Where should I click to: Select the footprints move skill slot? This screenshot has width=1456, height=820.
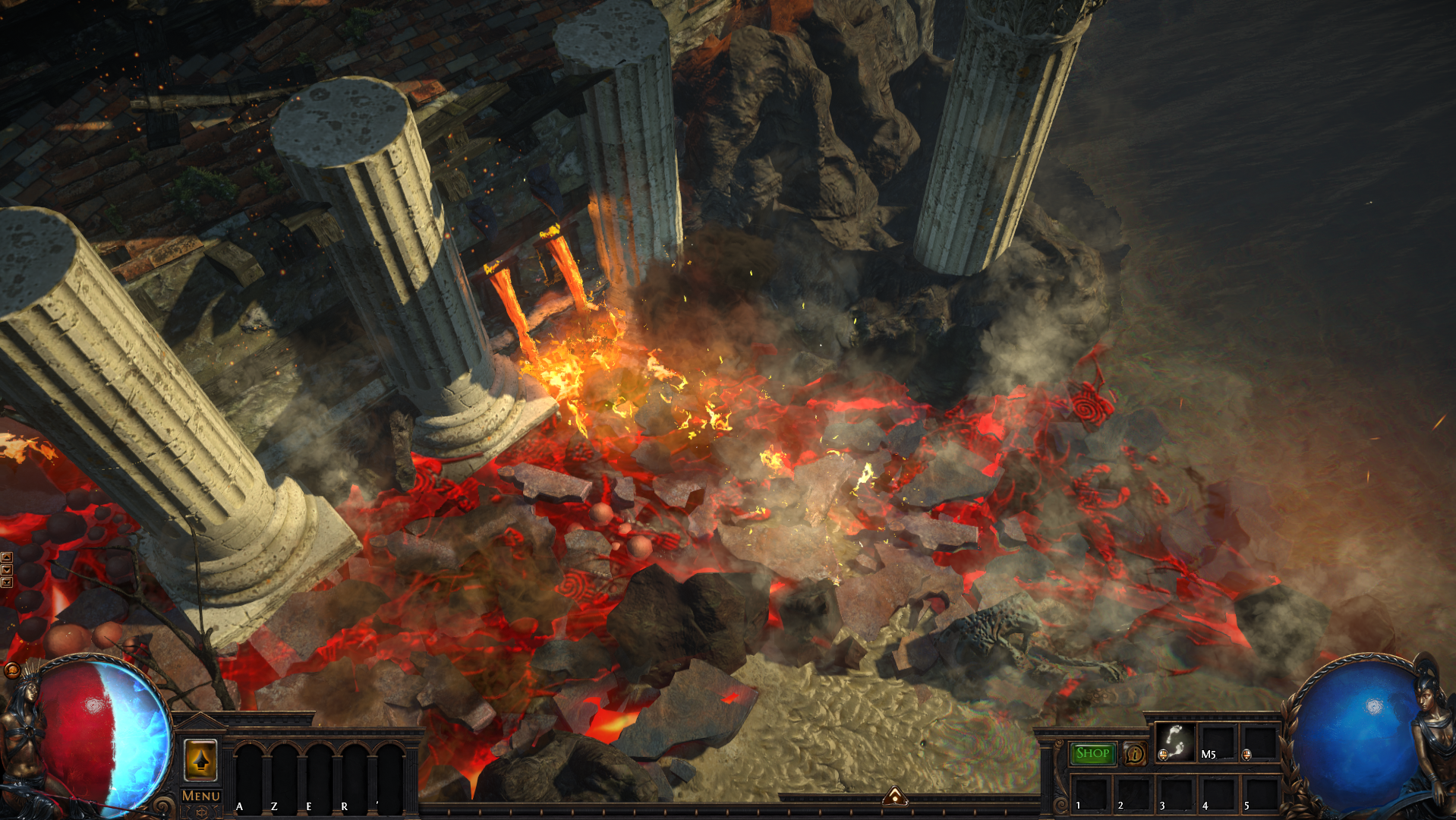coord(1174,742)
